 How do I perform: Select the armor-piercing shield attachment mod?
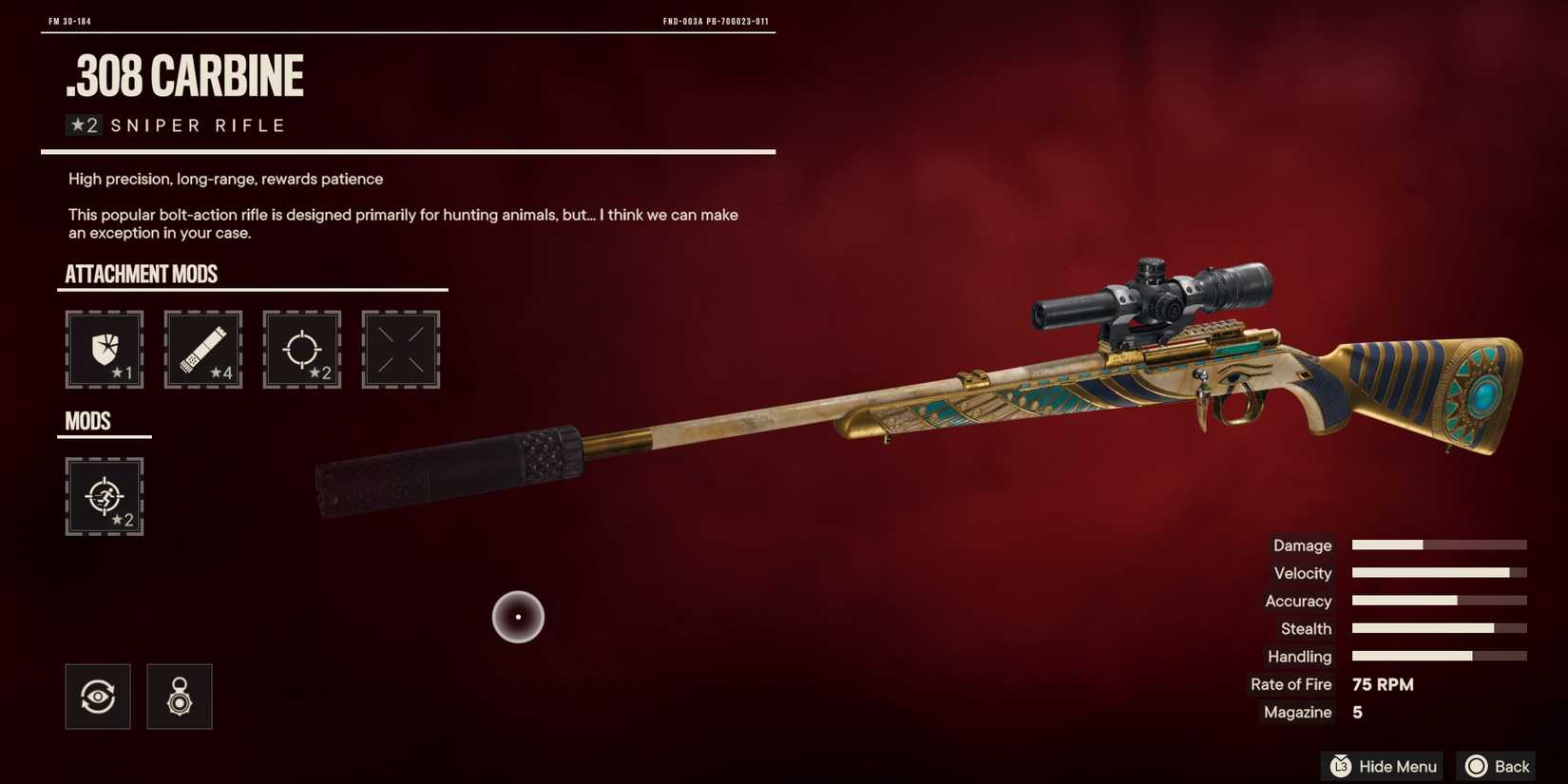pos(105,349)
